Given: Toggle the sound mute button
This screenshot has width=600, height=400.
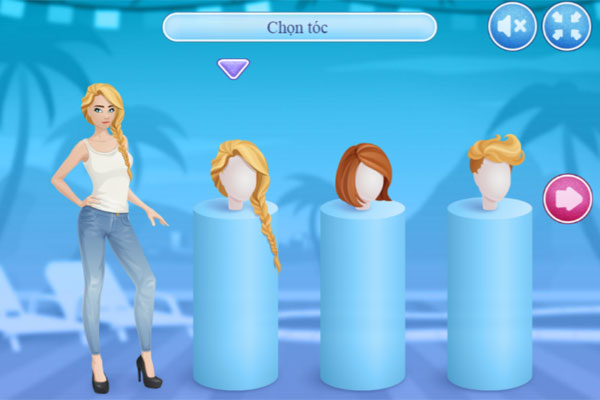Looking at the screenshot, I should 512,27.
